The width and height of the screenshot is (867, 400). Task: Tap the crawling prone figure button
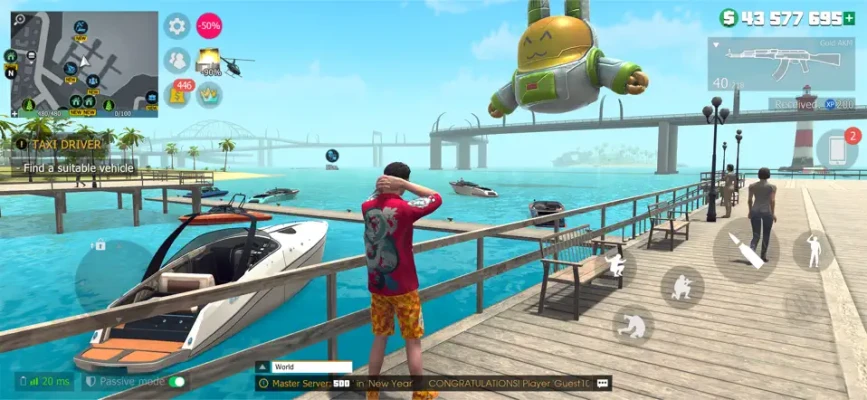click(x=633, y=325)
